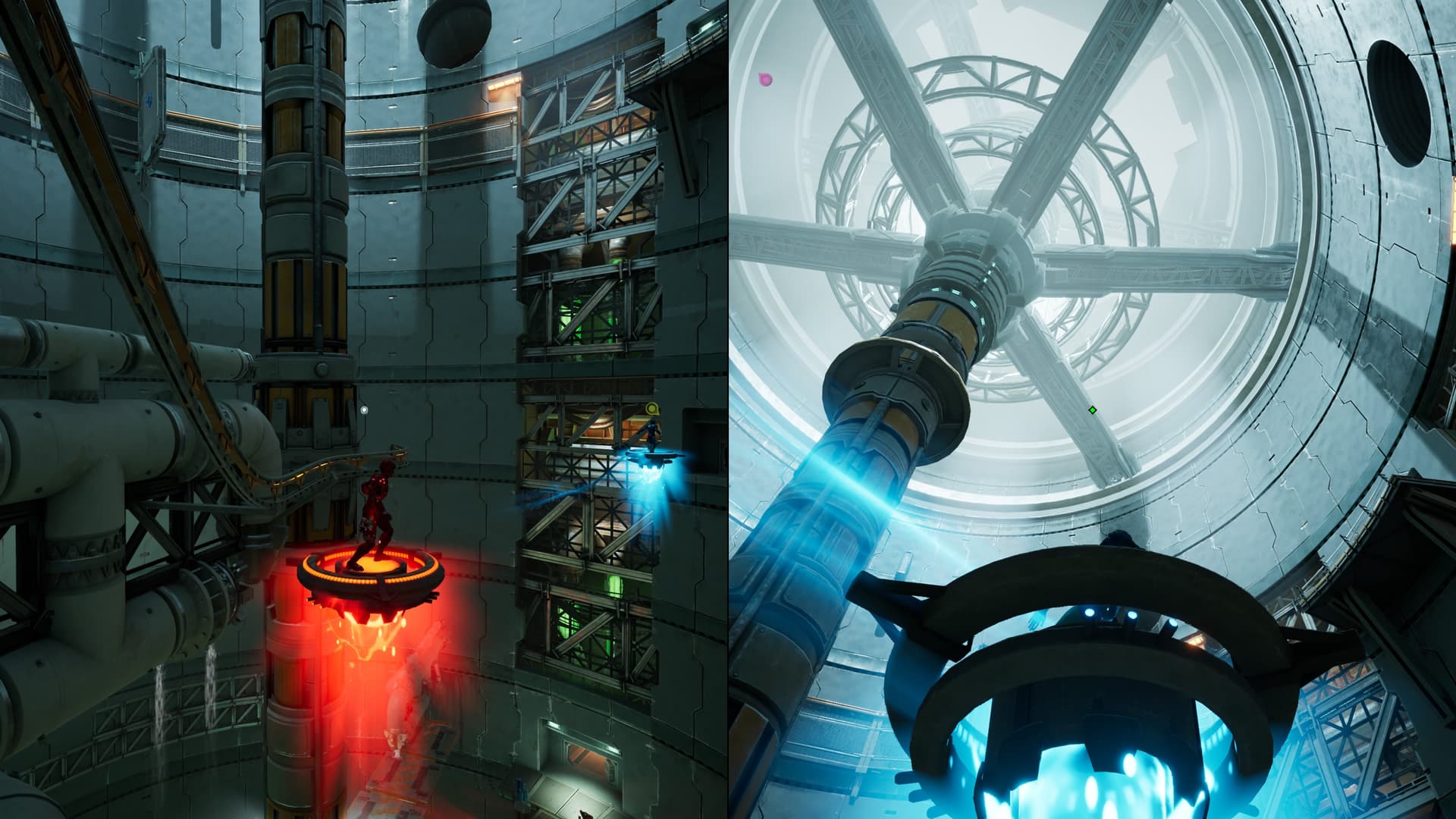Screen dimensions: 1456x819
Task: Click the white dot aiming reticle
Action: 364,410
